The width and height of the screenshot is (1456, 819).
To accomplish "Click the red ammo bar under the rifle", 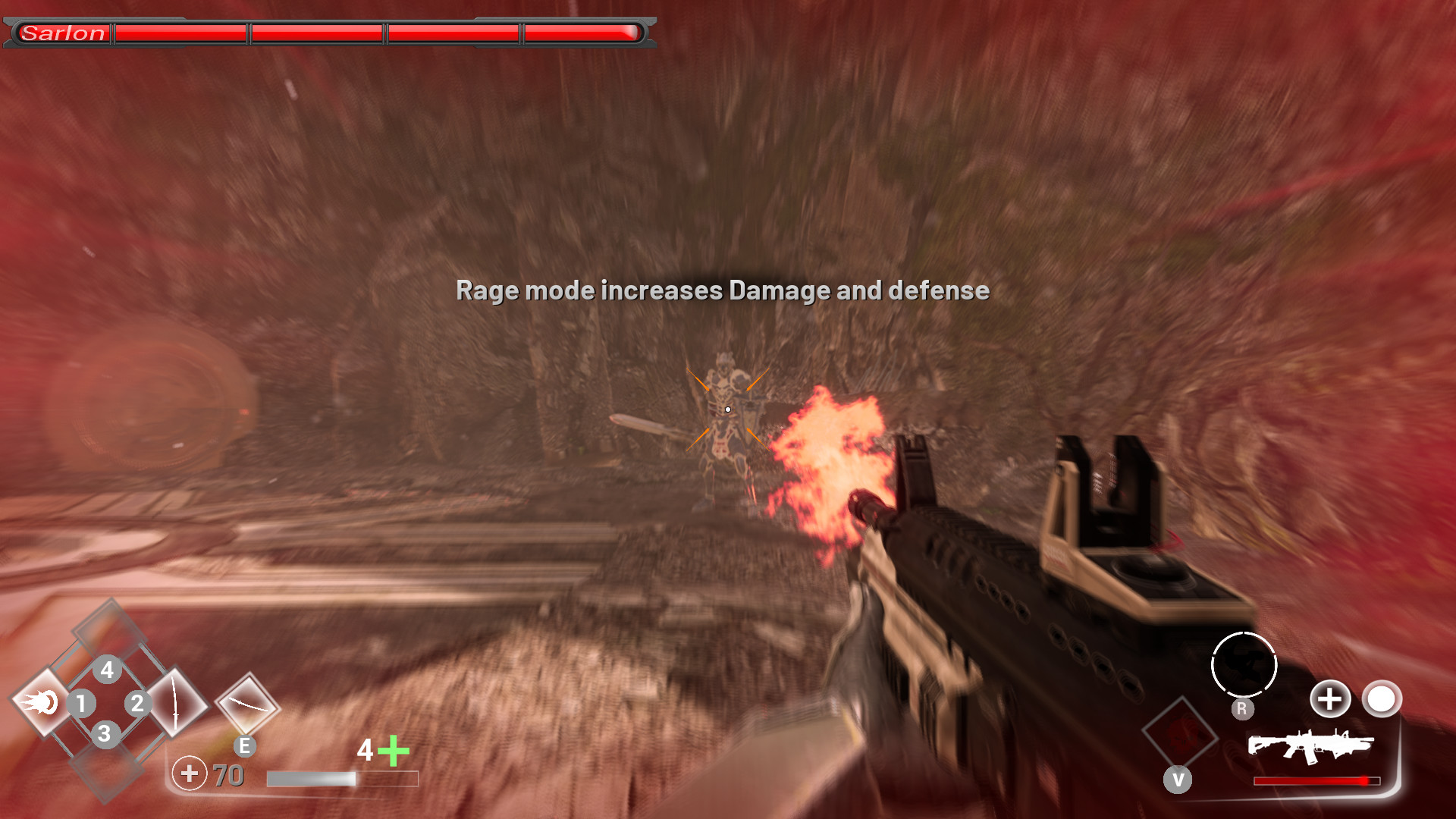I will [1316, 780].
